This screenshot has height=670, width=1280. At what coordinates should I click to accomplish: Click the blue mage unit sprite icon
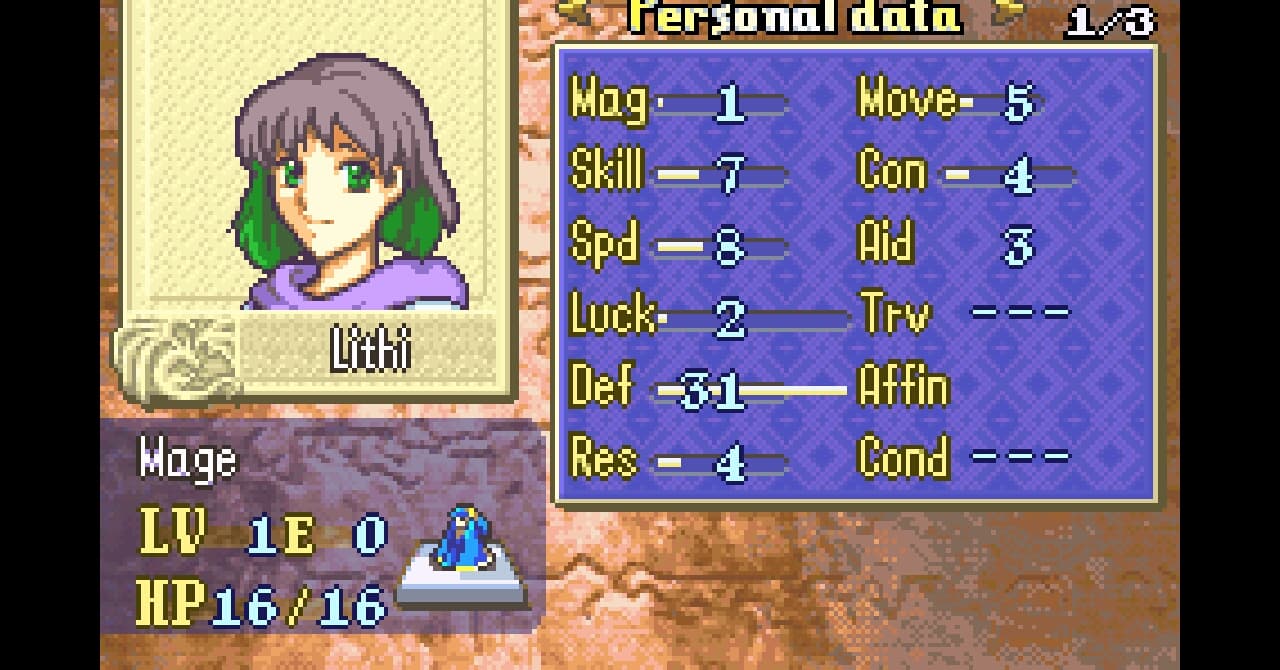click(463, 540)
